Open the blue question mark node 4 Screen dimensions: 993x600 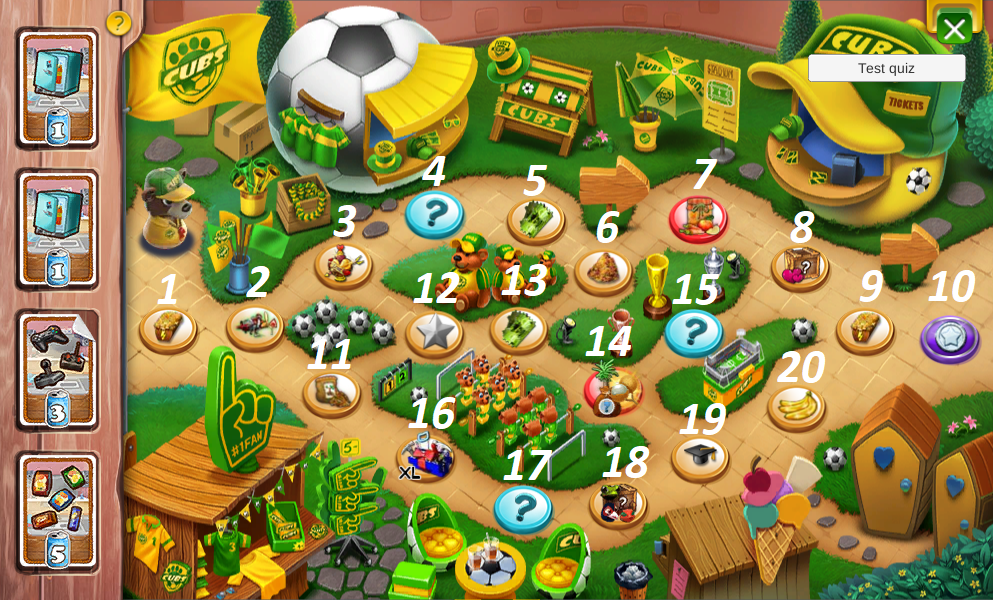point(434,213)
